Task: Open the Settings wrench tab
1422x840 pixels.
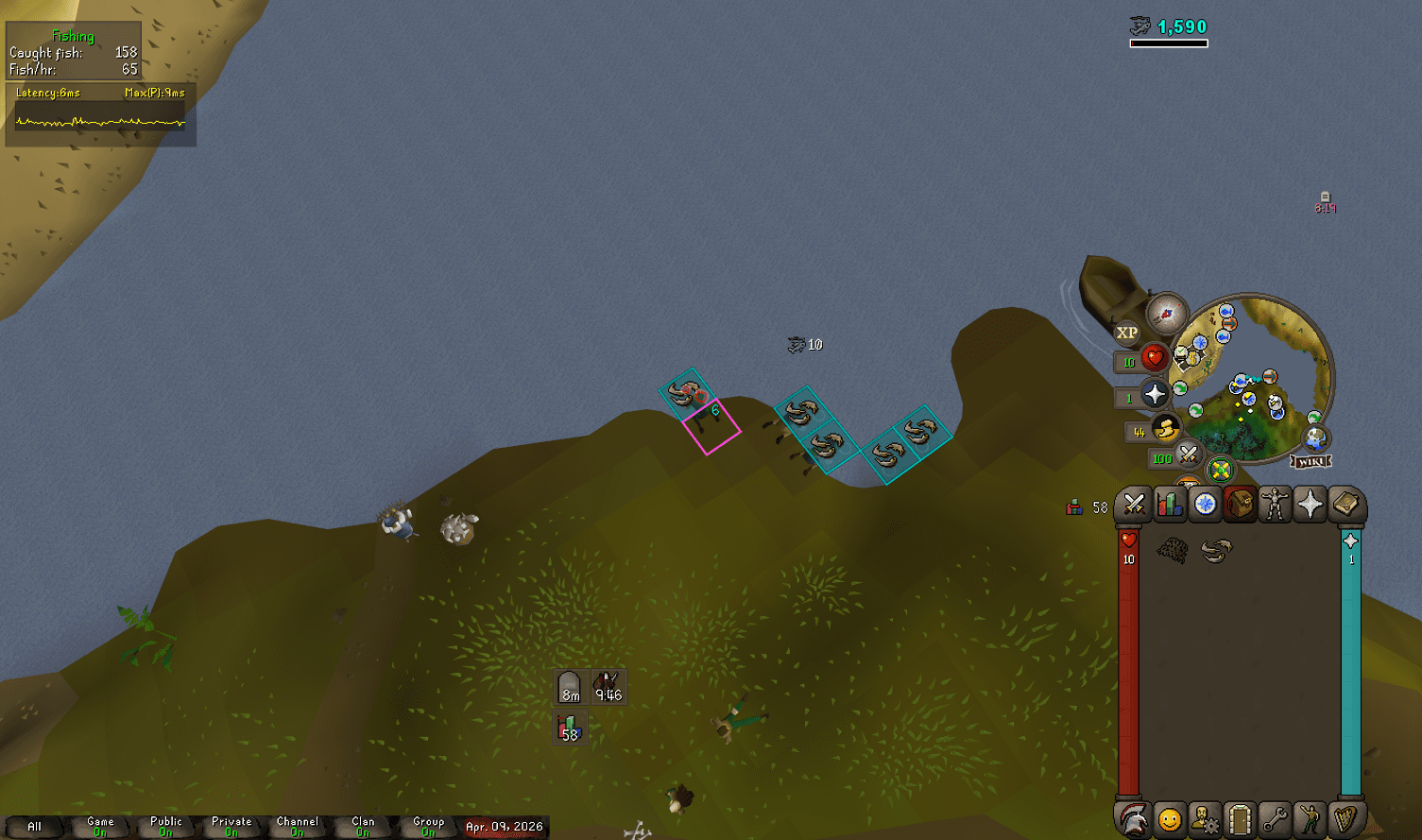Action: click(1275, 819)
